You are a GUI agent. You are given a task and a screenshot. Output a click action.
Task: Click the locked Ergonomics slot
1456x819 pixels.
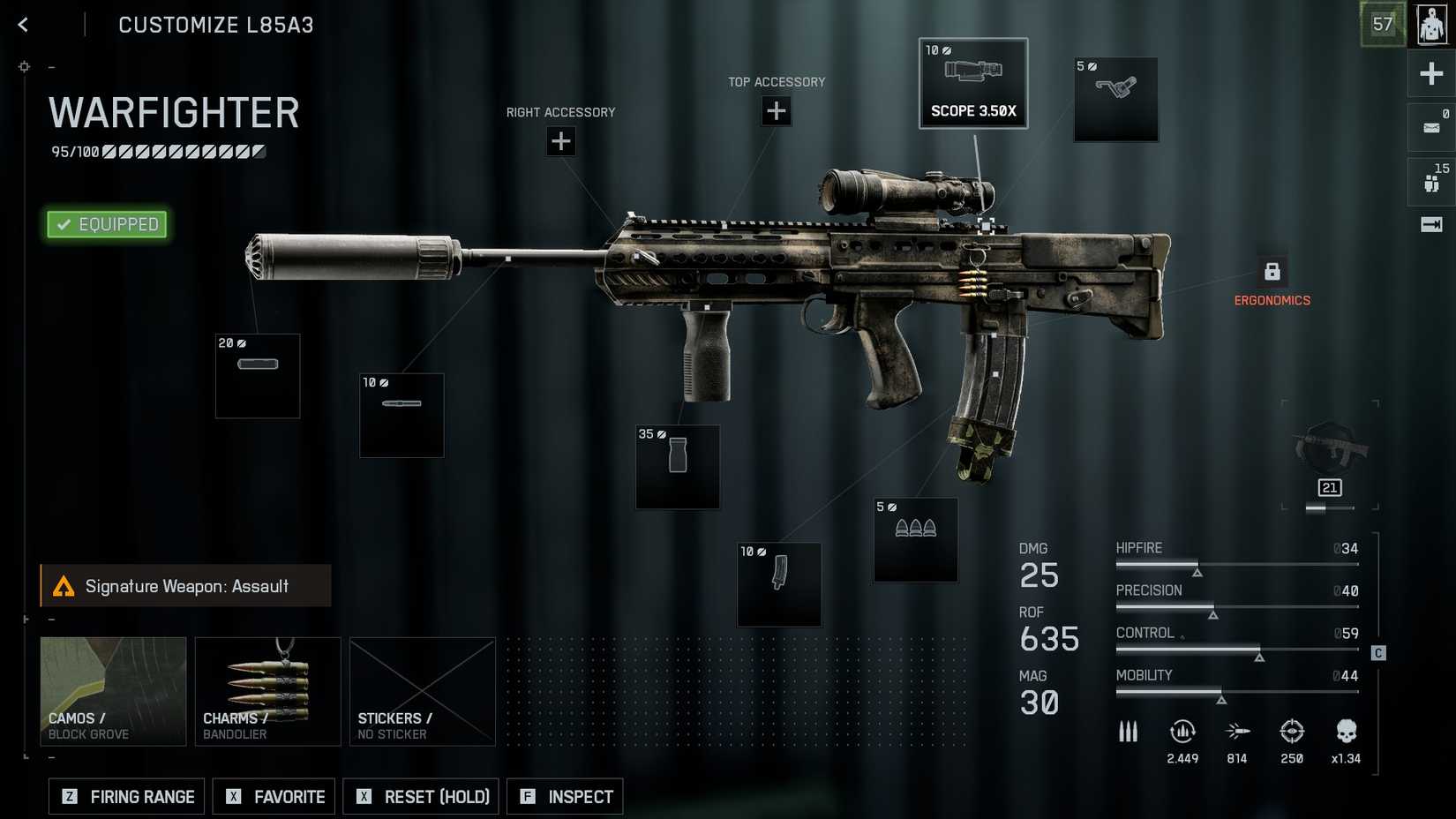pos(1272,272)
